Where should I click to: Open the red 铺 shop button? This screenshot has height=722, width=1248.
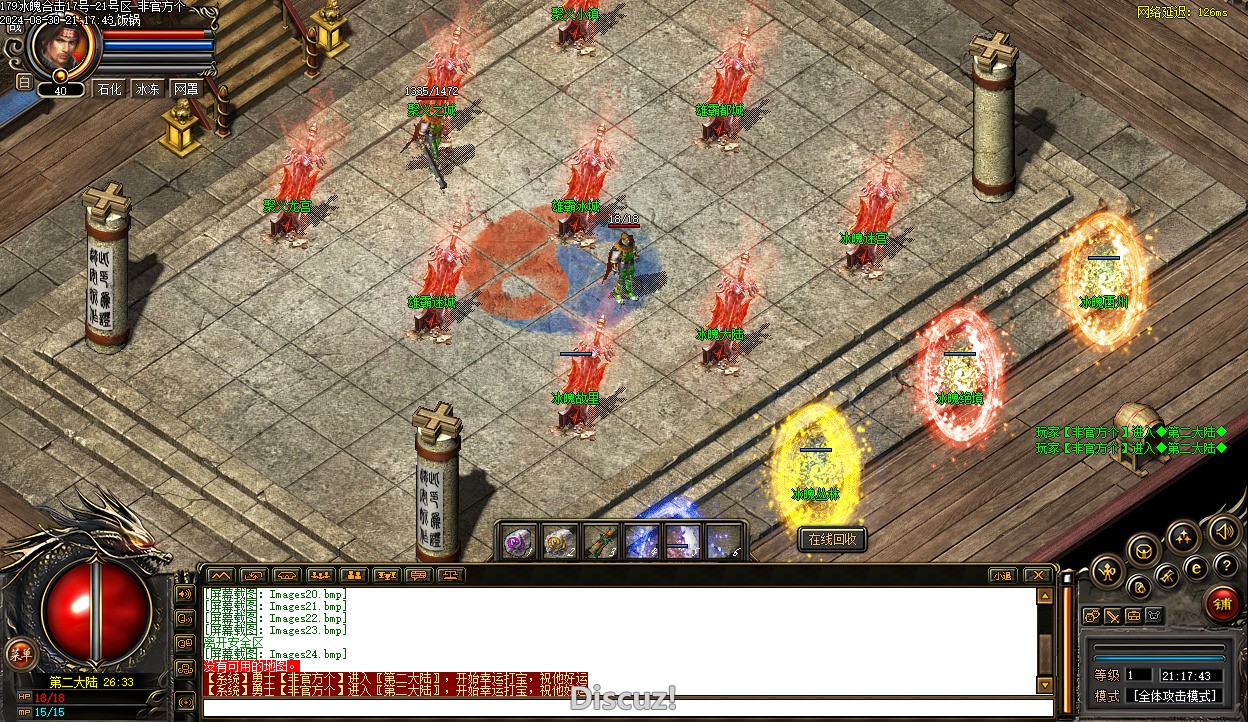coord(1222,604)
